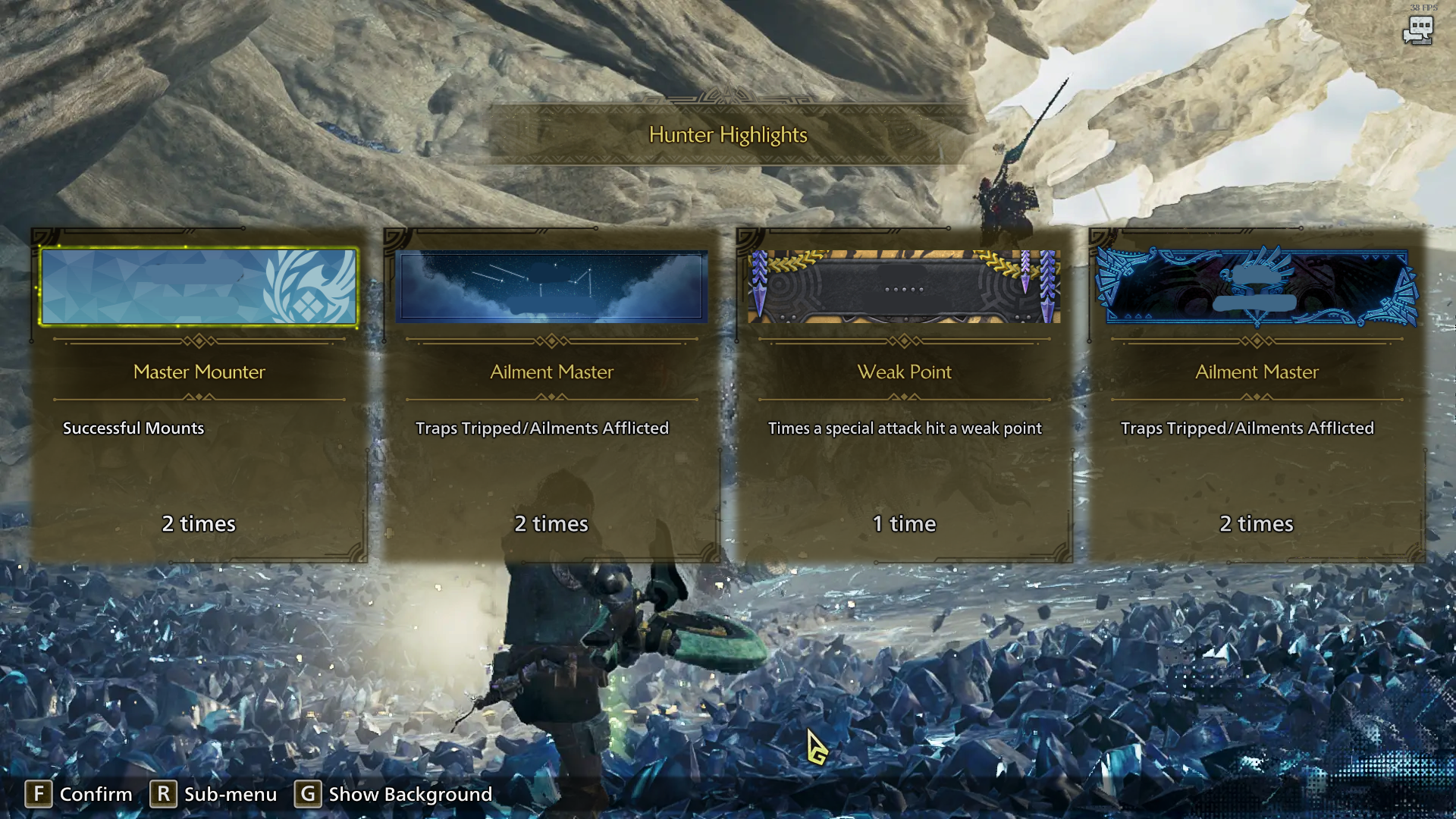
Task: Click the 1 time counter under Weak Point
Action: coord(904,523)
